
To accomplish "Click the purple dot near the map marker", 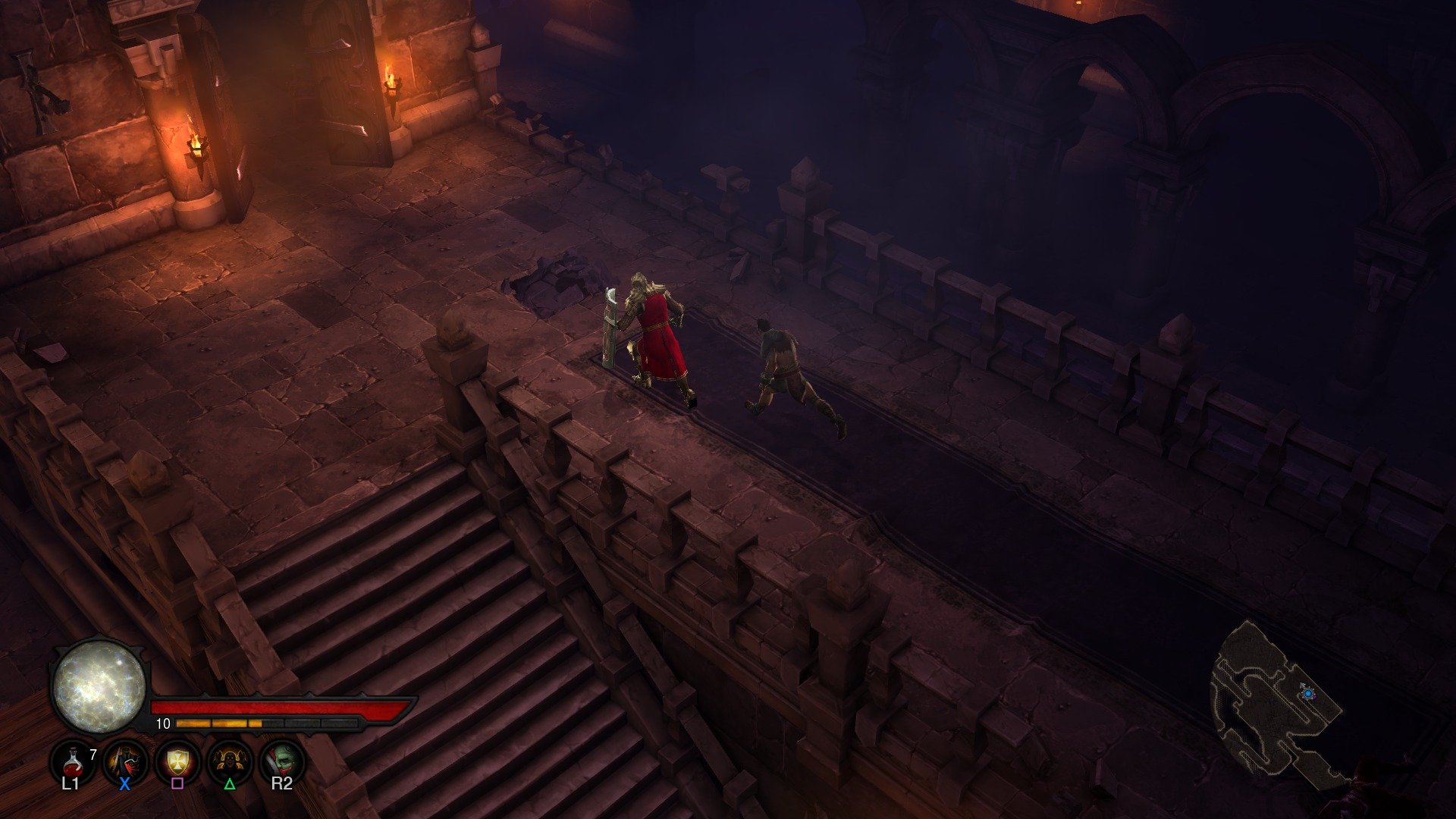I will pos(1314,697).
